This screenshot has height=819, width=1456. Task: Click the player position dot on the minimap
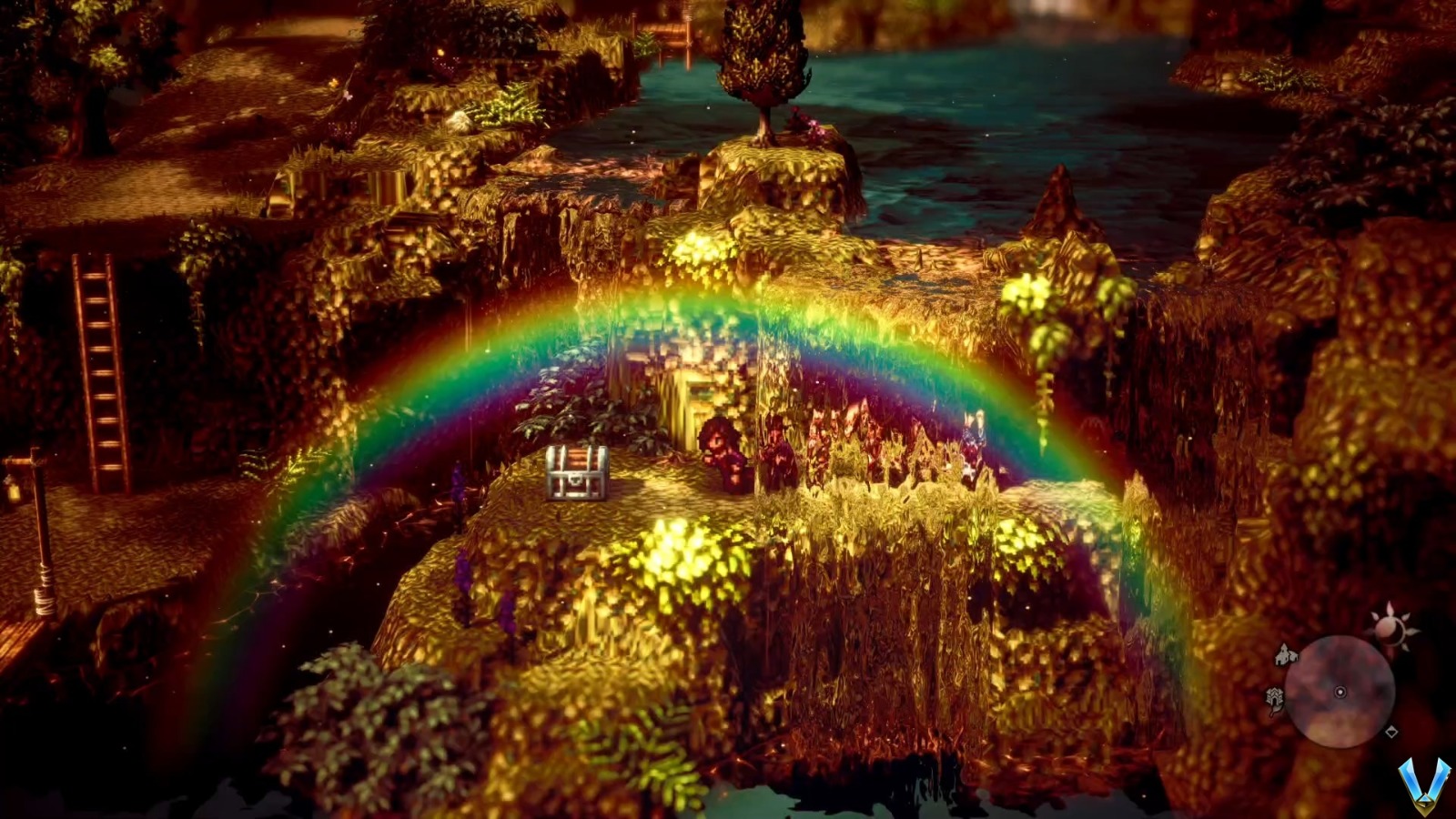1340,693
